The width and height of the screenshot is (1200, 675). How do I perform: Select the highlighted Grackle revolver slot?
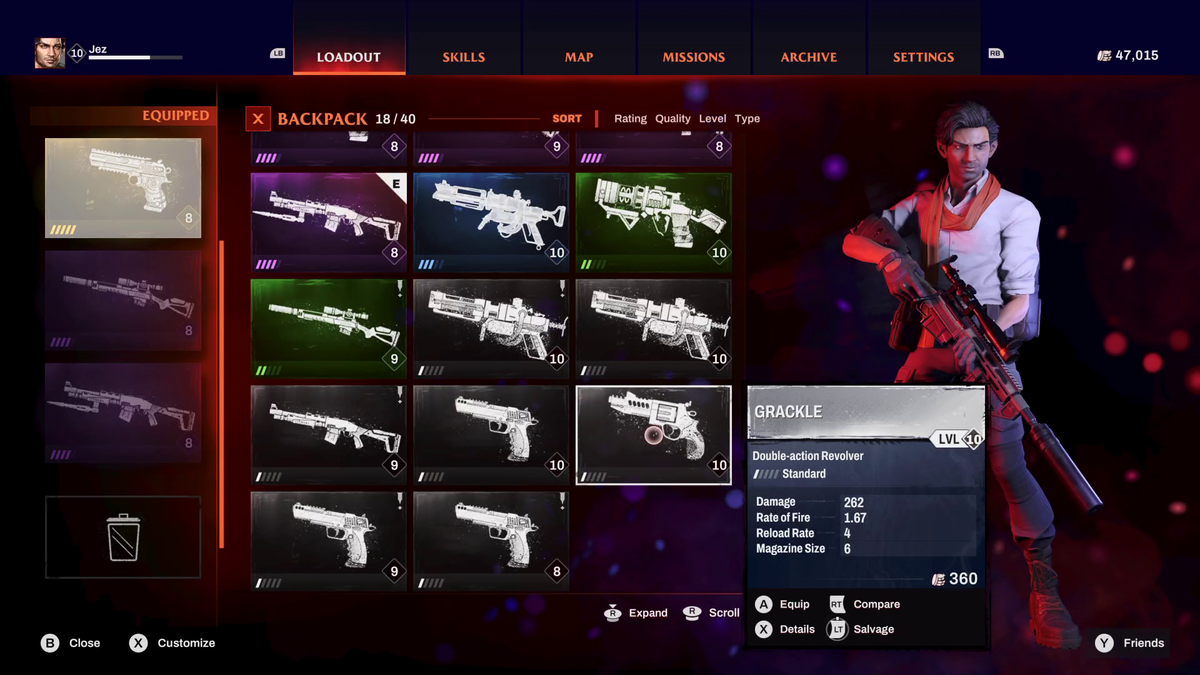pyautogui.click(x=653, y=435)
